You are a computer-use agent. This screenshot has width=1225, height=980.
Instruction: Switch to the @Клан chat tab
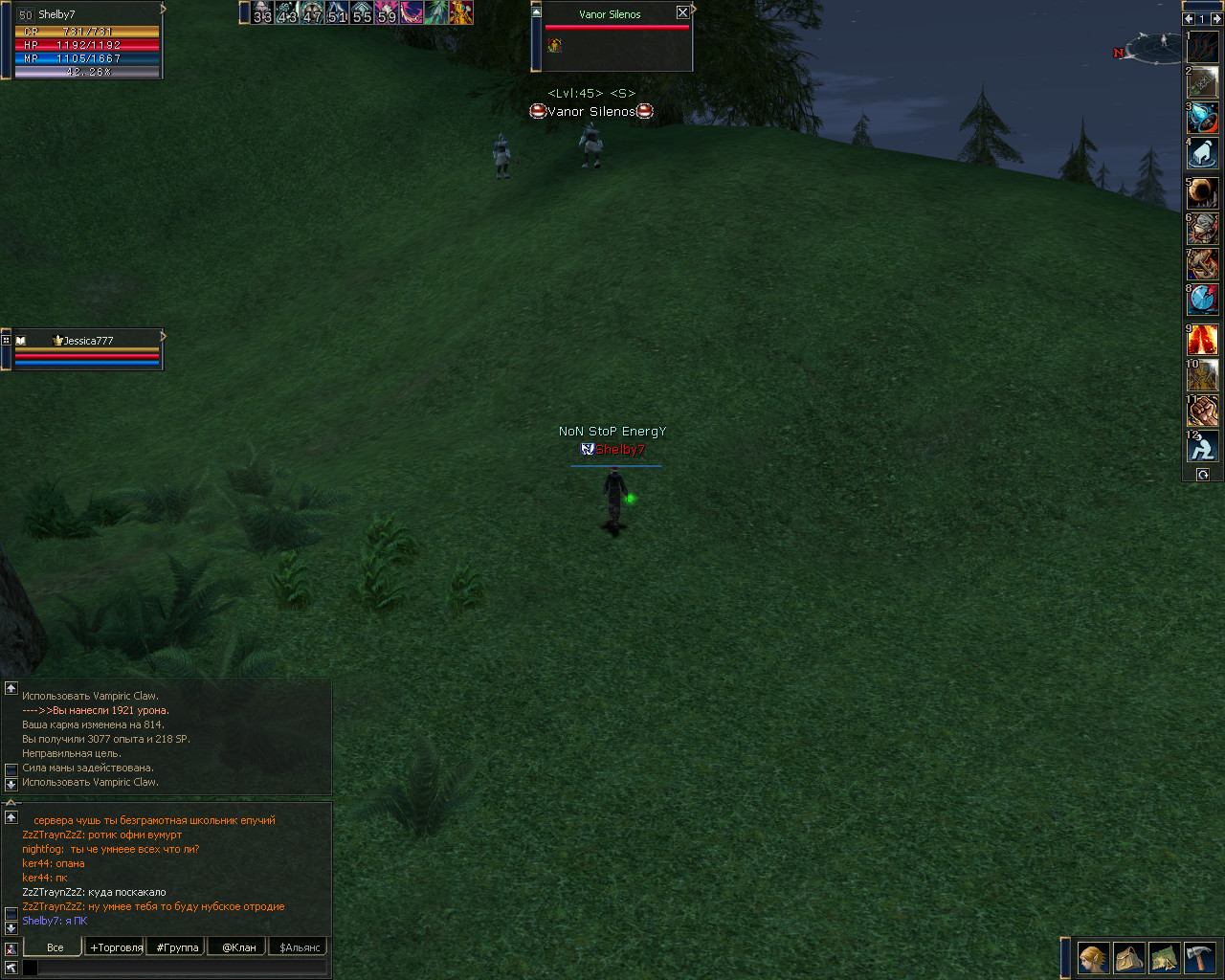238,947
